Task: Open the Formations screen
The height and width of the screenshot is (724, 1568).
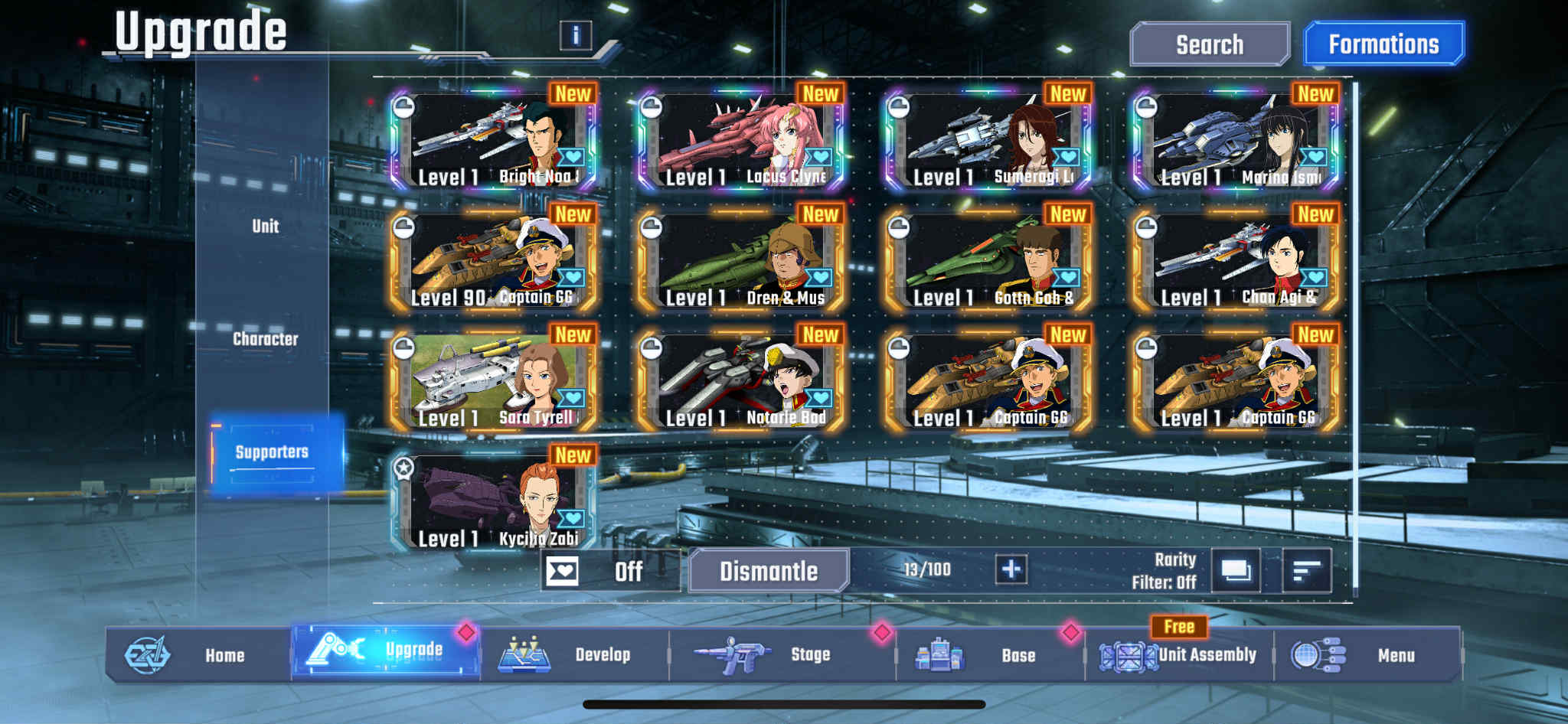Action: tap(1383, 44)
